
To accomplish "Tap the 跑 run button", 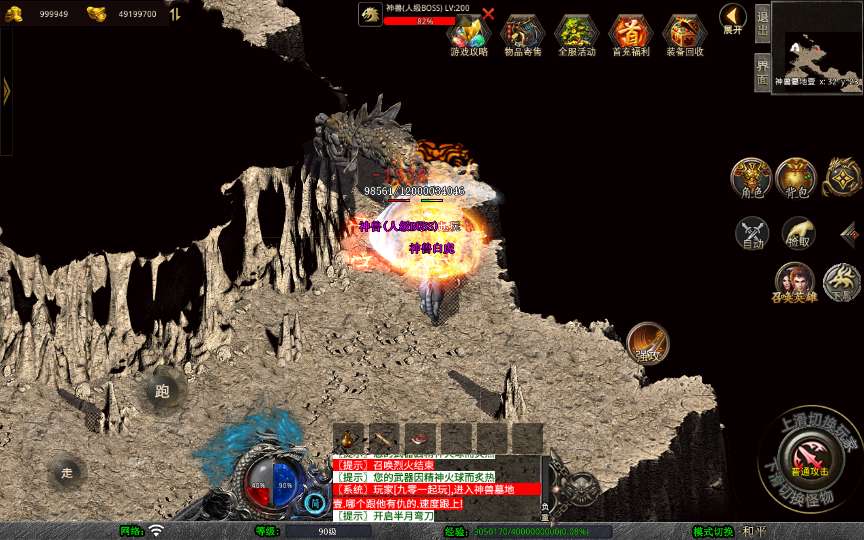I will click(162, 391).
